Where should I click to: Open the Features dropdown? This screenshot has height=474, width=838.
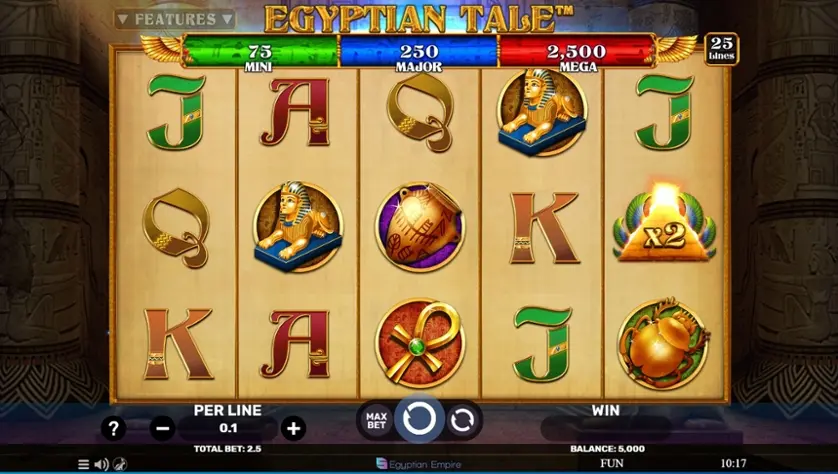coord(174,19)
